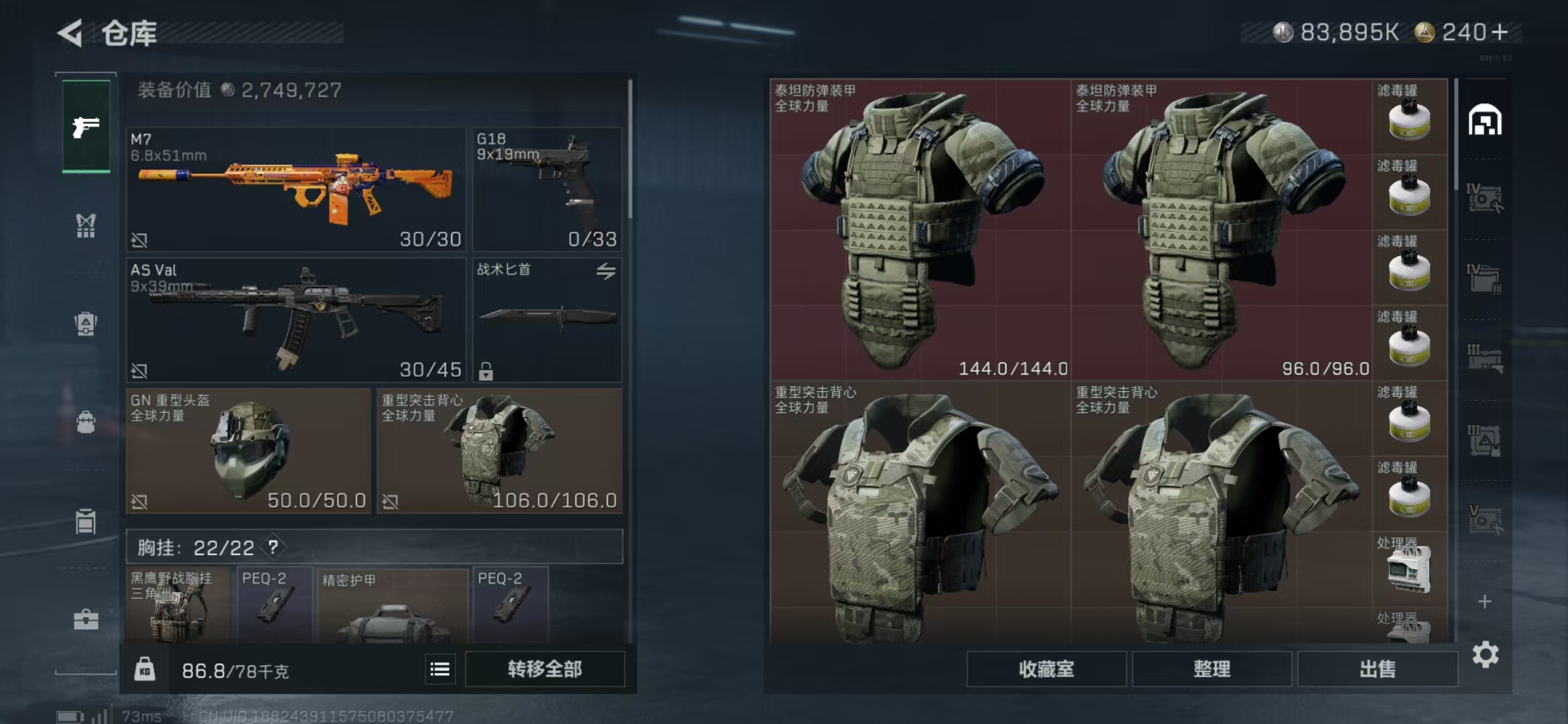Select the equipped 重型突击背心 armor slot
Screen dimensions: 1568x724
pos(499,450)
